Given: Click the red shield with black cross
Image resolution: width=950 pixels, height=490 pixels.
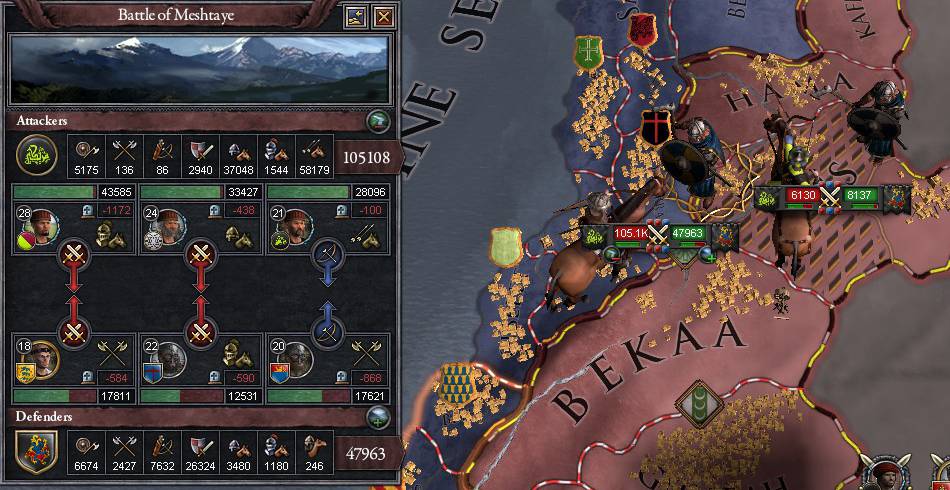Looking at the screenshot, I should (657, 129).
